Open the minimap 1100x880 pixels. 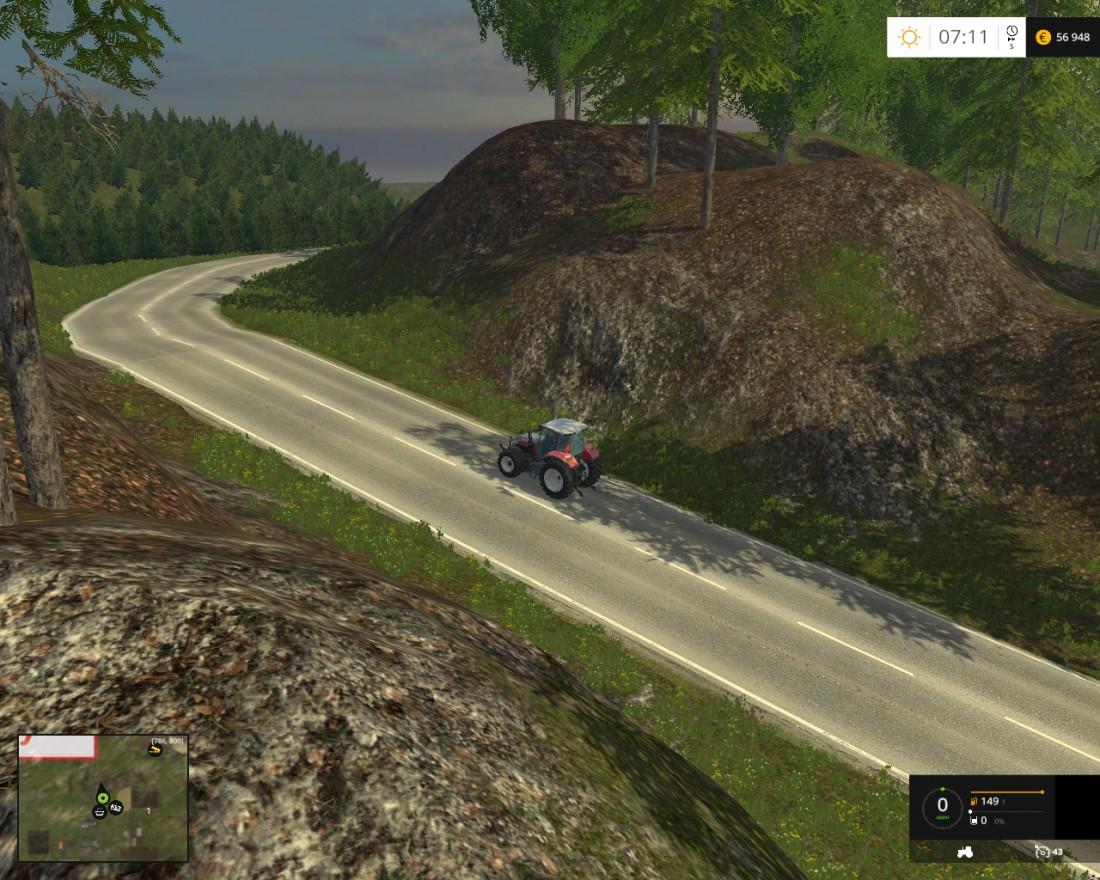(x=103, y=798)
